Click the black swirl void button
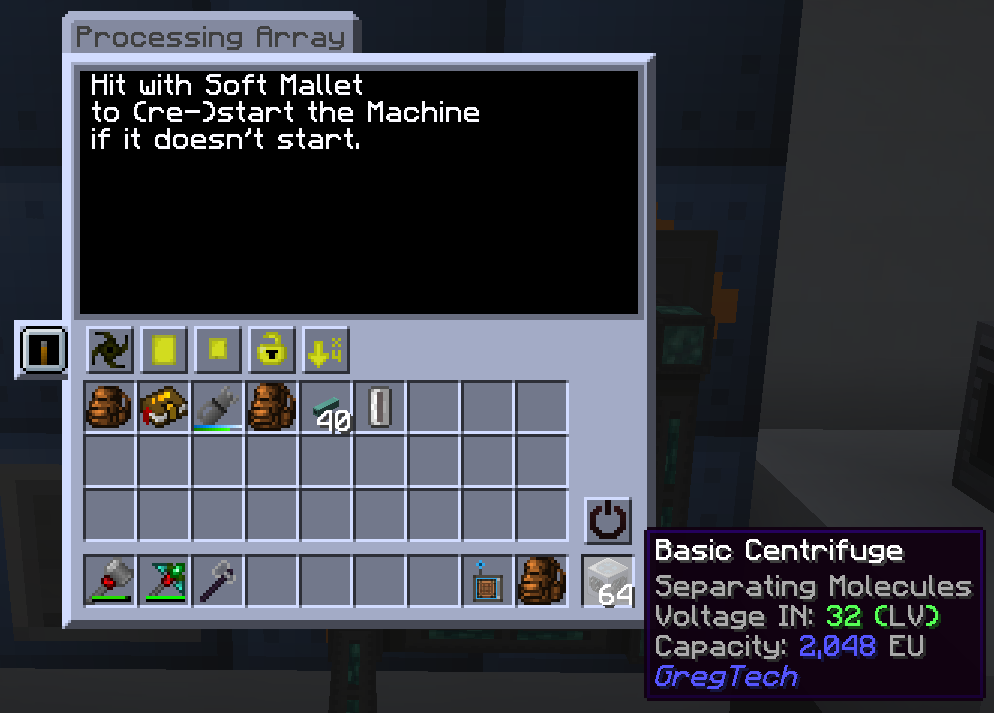This screenshot has height=713, width=994. pos(110,351)
